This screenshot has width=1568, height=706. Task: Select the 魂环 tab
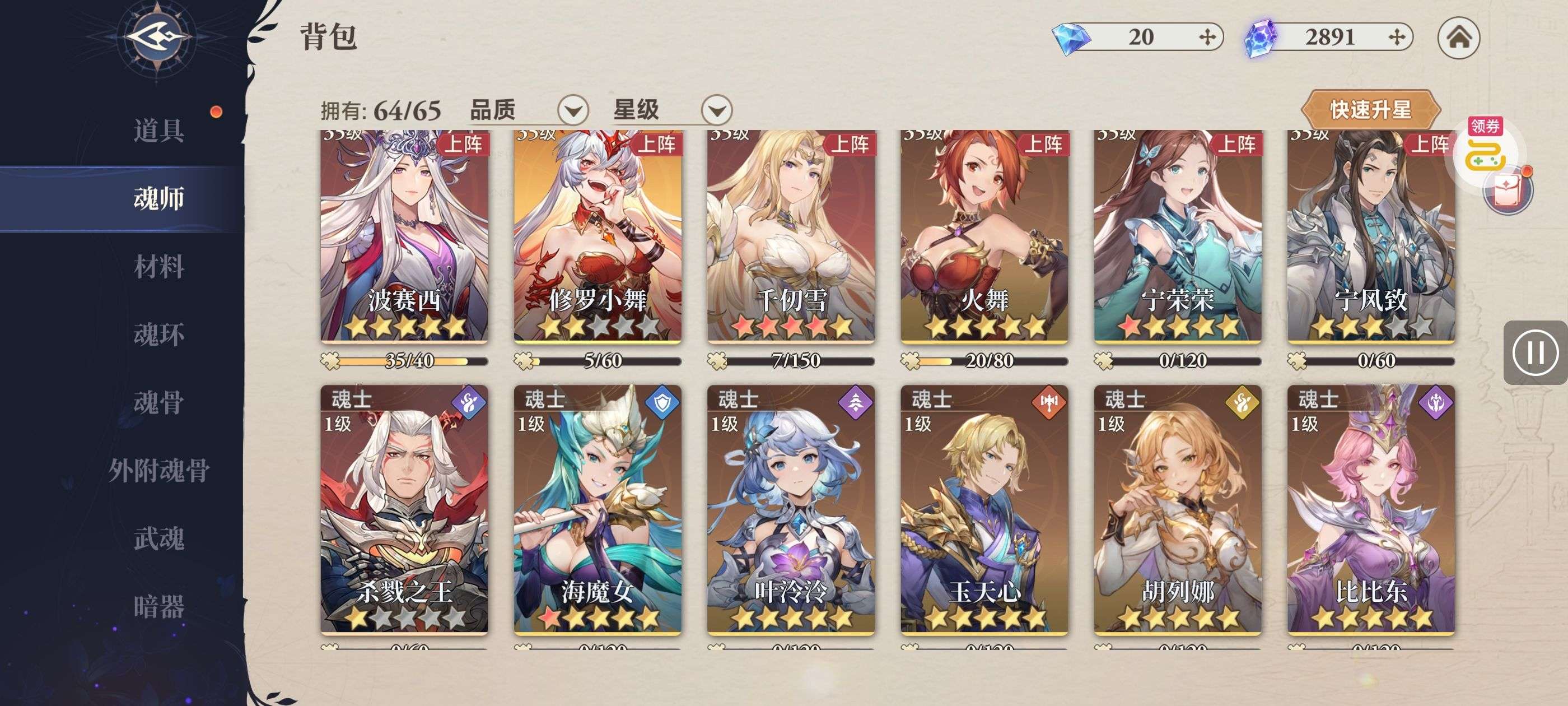[158, 335]
